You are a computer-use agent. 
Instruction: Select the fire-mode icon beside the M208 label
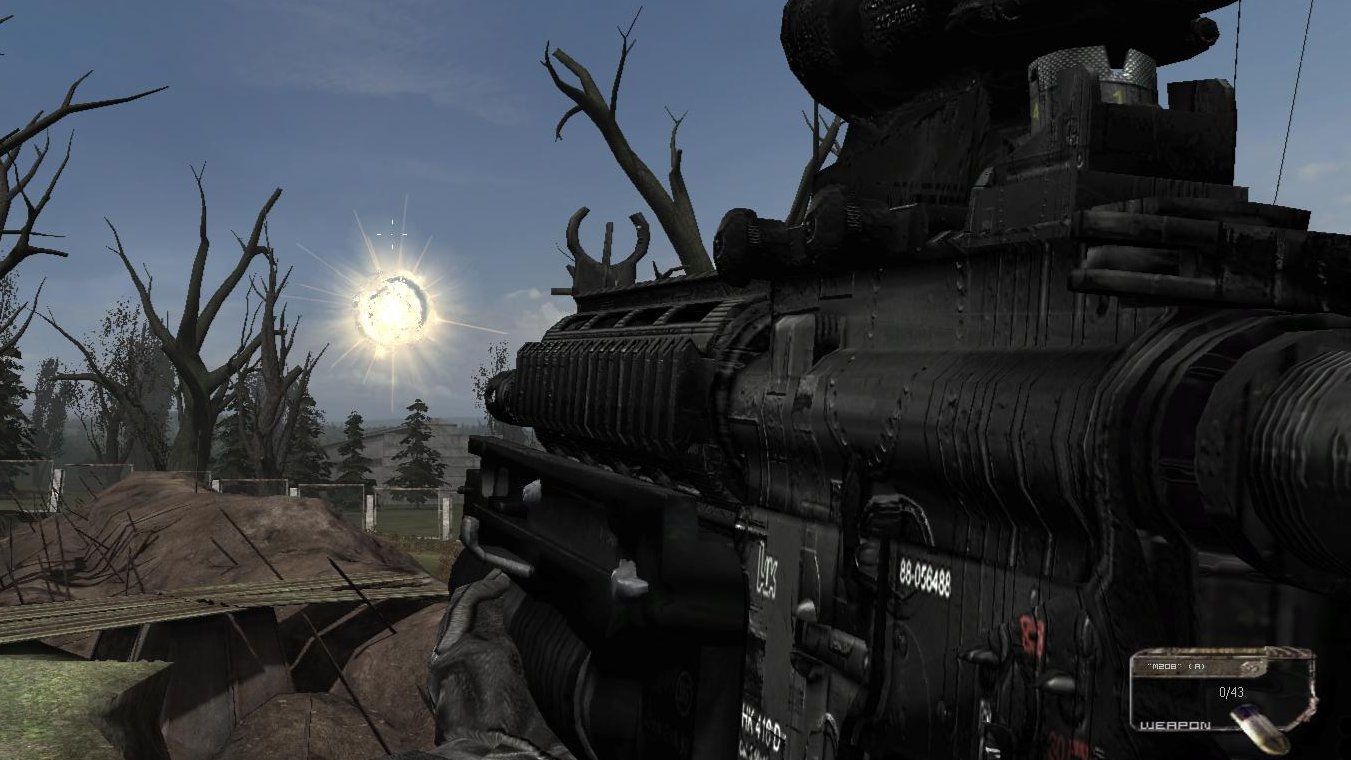1250,666
